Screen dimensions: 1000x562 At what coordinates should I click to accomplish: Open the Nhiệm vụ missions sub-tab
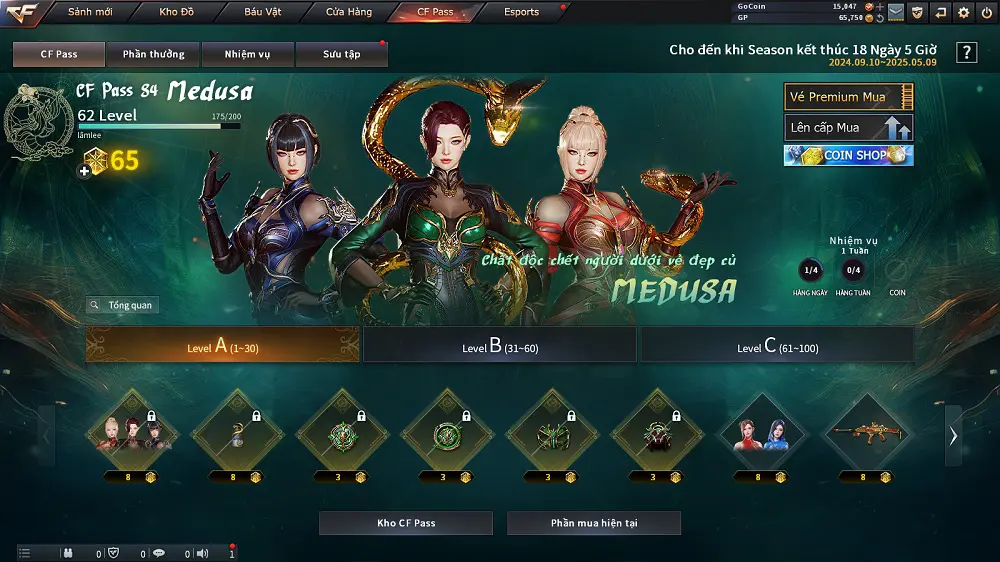click(x=246, y=54)
